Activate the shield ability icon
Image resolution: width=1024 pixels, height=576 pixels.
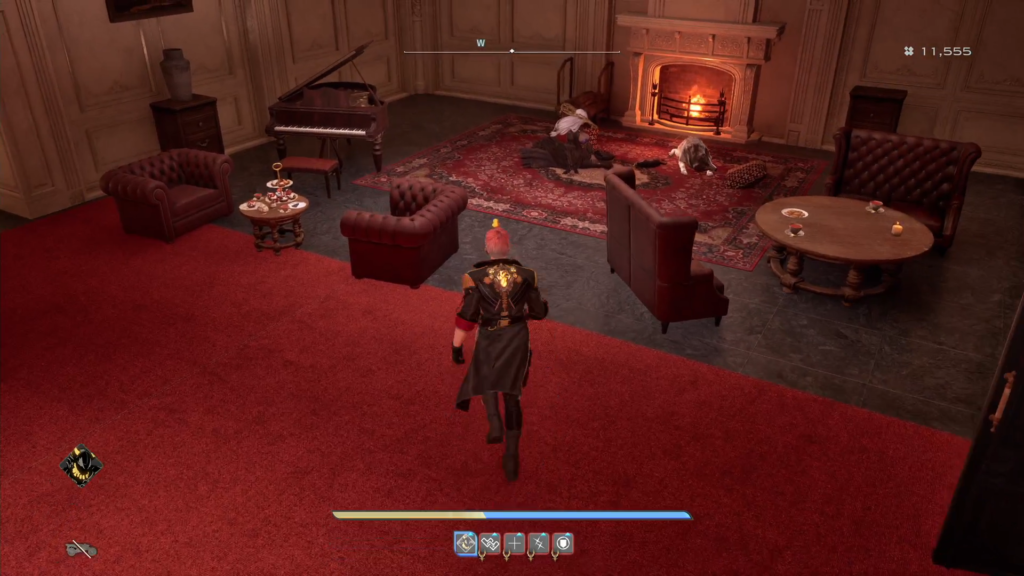coord(563,543)
